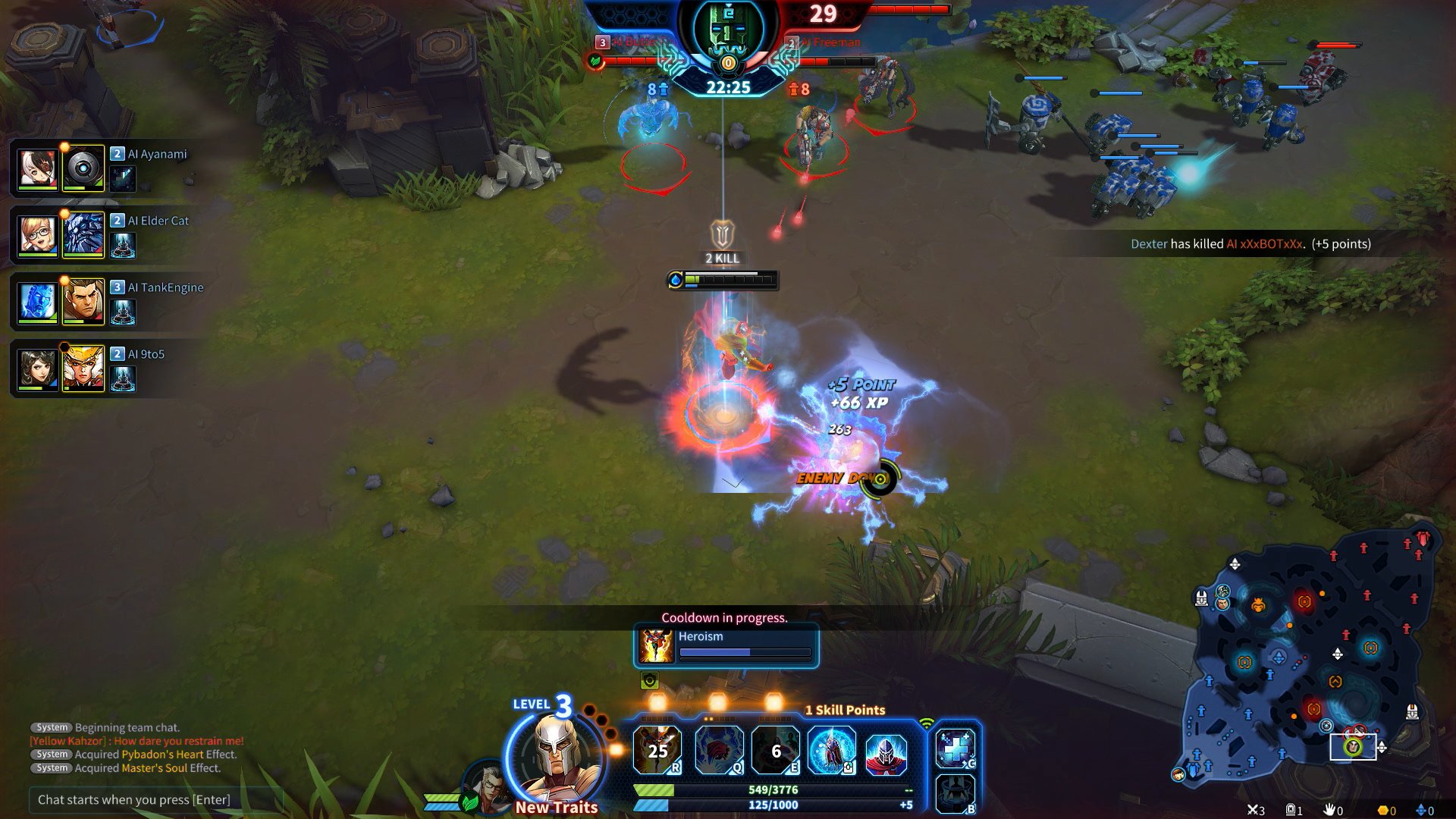Click the green shield status icon

click(x=650, y=680)
